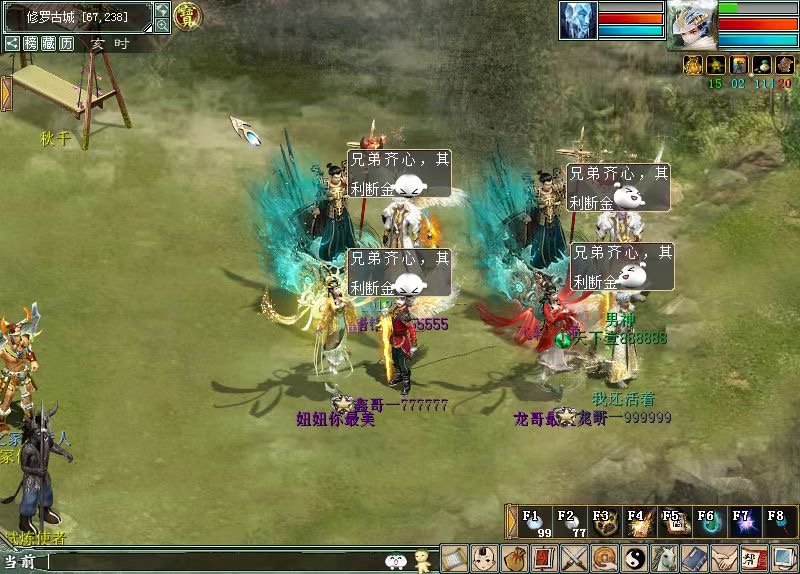Open the handshake friends menu
Screen dimensions: 800x574
tap(724, 558)
